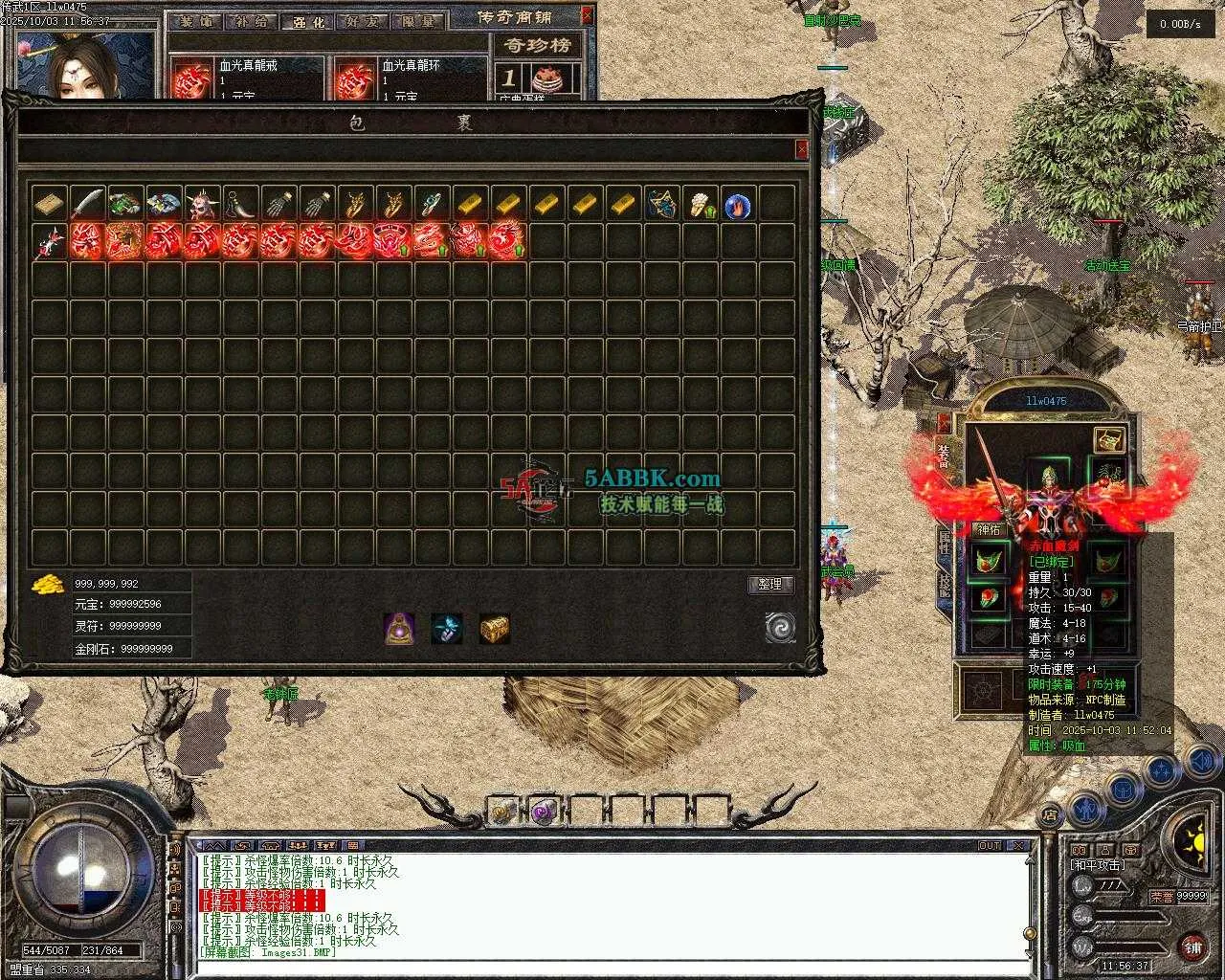Select the 血光真龍环 shop item
The height and width of the screenshot is (980, 1225).
tap(355, 80)
